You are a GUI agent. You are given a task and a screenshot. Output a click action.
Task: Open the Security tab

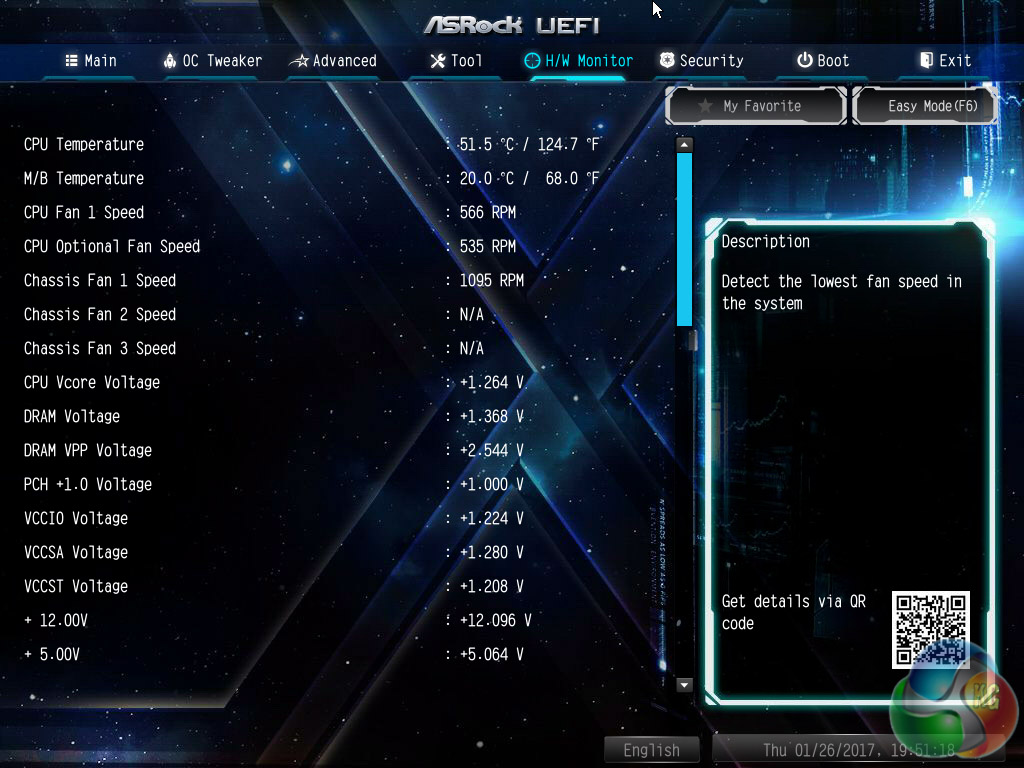click(702, 61)
